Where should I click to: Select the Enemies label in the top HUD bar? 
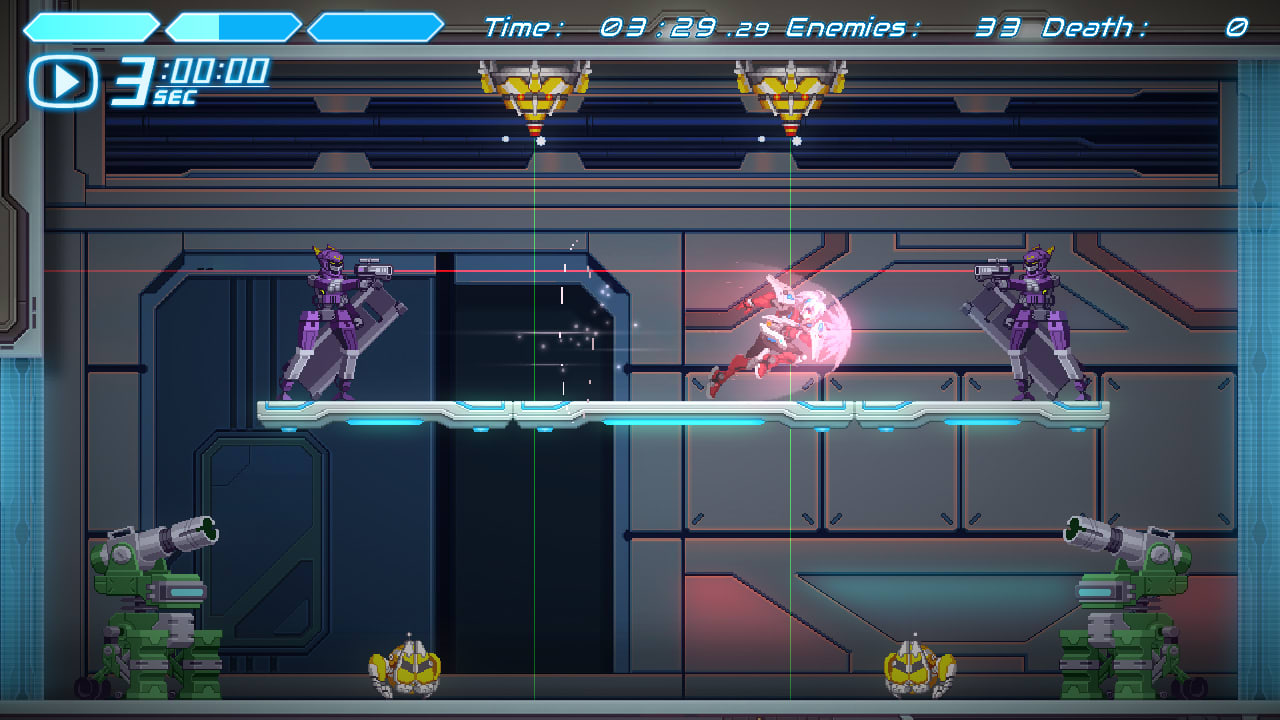click(x=850, y=28)
